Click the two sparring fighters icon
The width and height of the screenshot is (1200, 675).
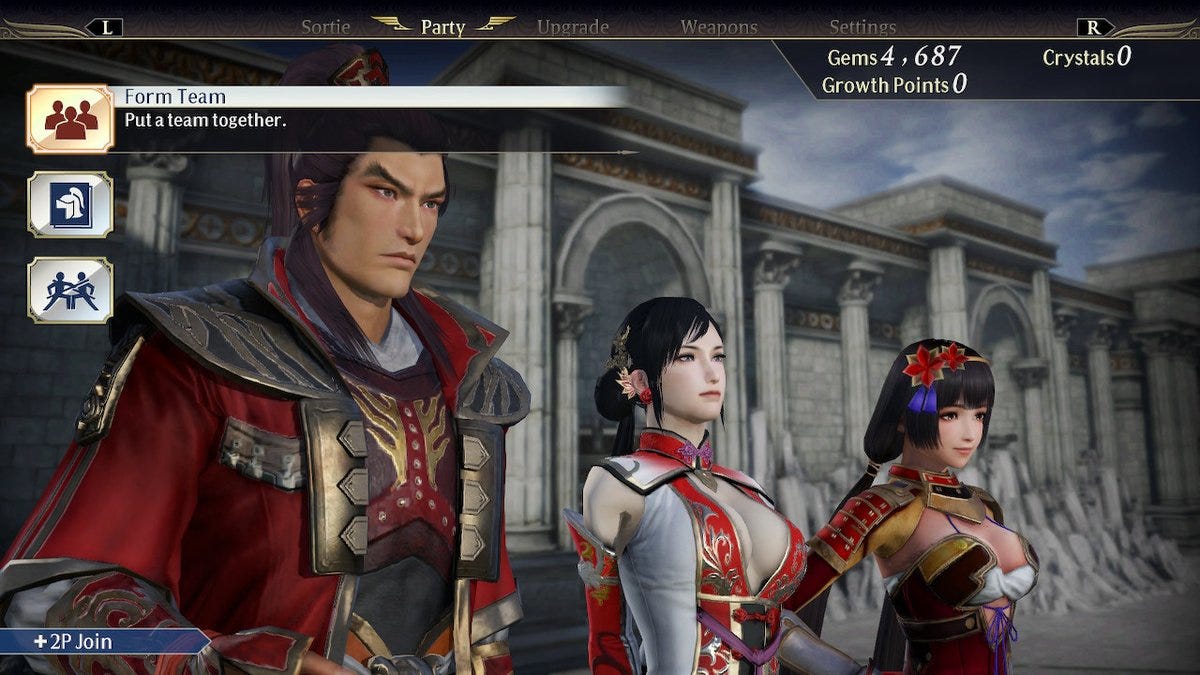[x=69, y=290]
